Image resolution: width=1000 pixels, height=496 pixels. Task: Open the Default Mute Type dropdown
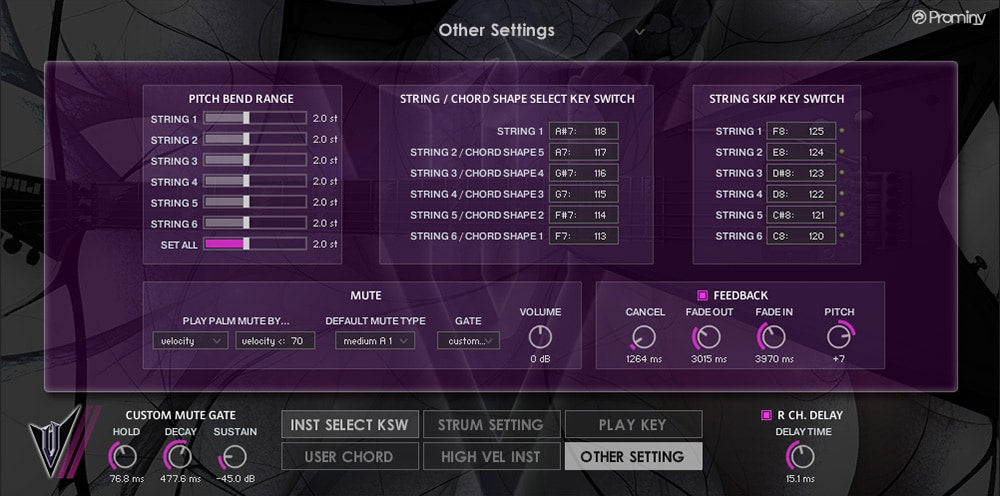coord(374,341)
